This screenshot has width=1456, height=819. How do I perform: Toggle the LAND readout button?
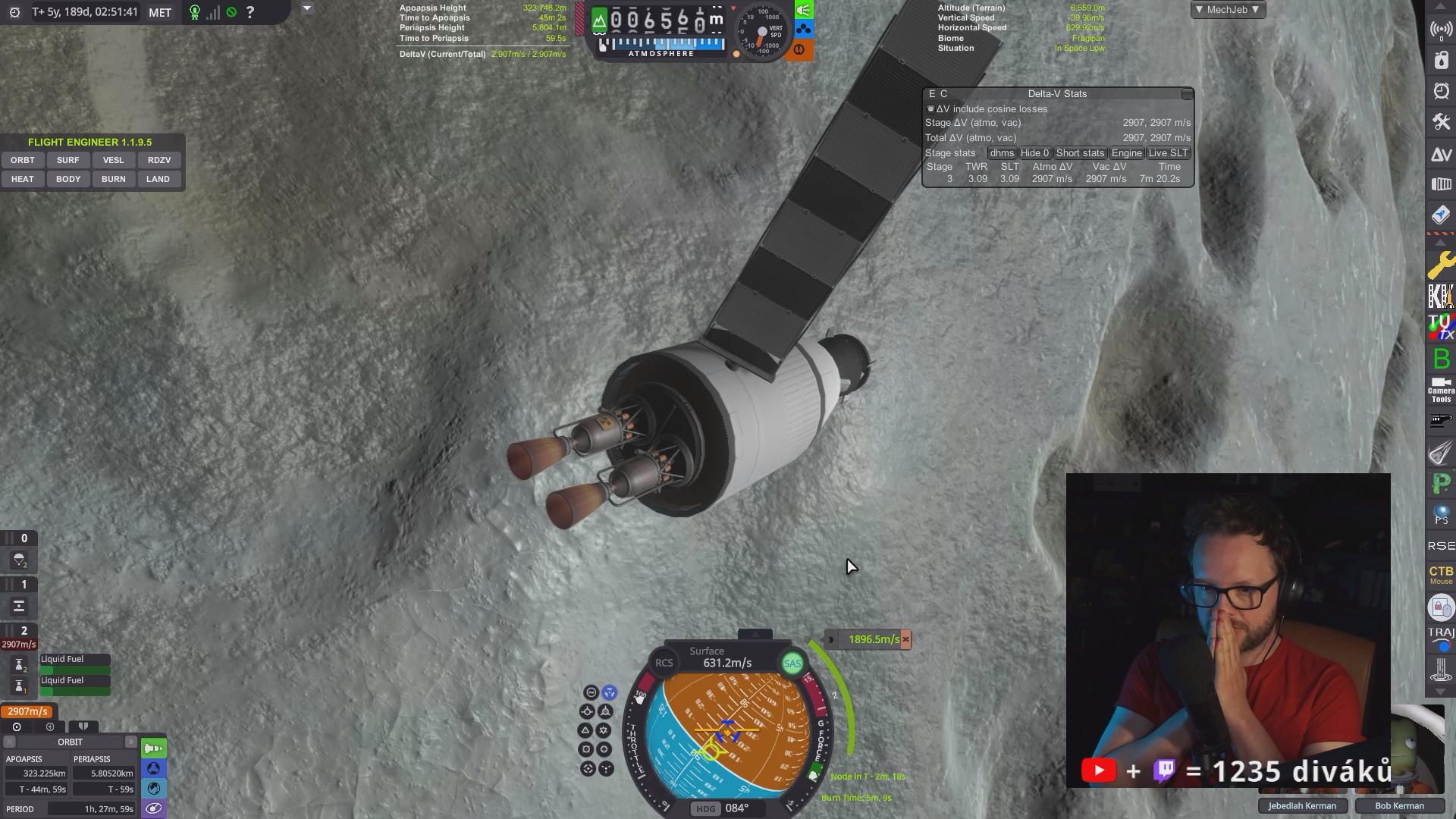(158, 179)
